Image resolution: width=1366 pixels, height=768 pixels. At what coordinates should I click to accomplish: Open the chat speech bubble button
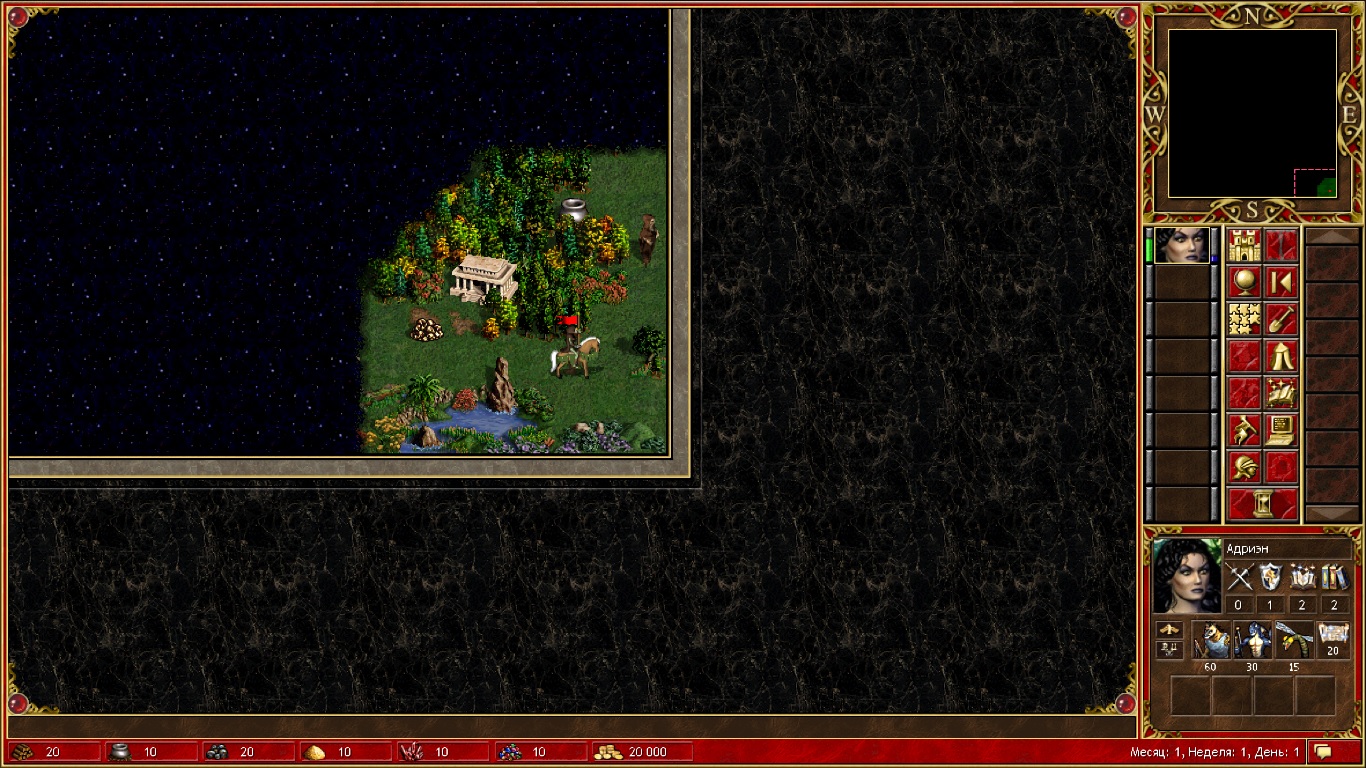1323,751
